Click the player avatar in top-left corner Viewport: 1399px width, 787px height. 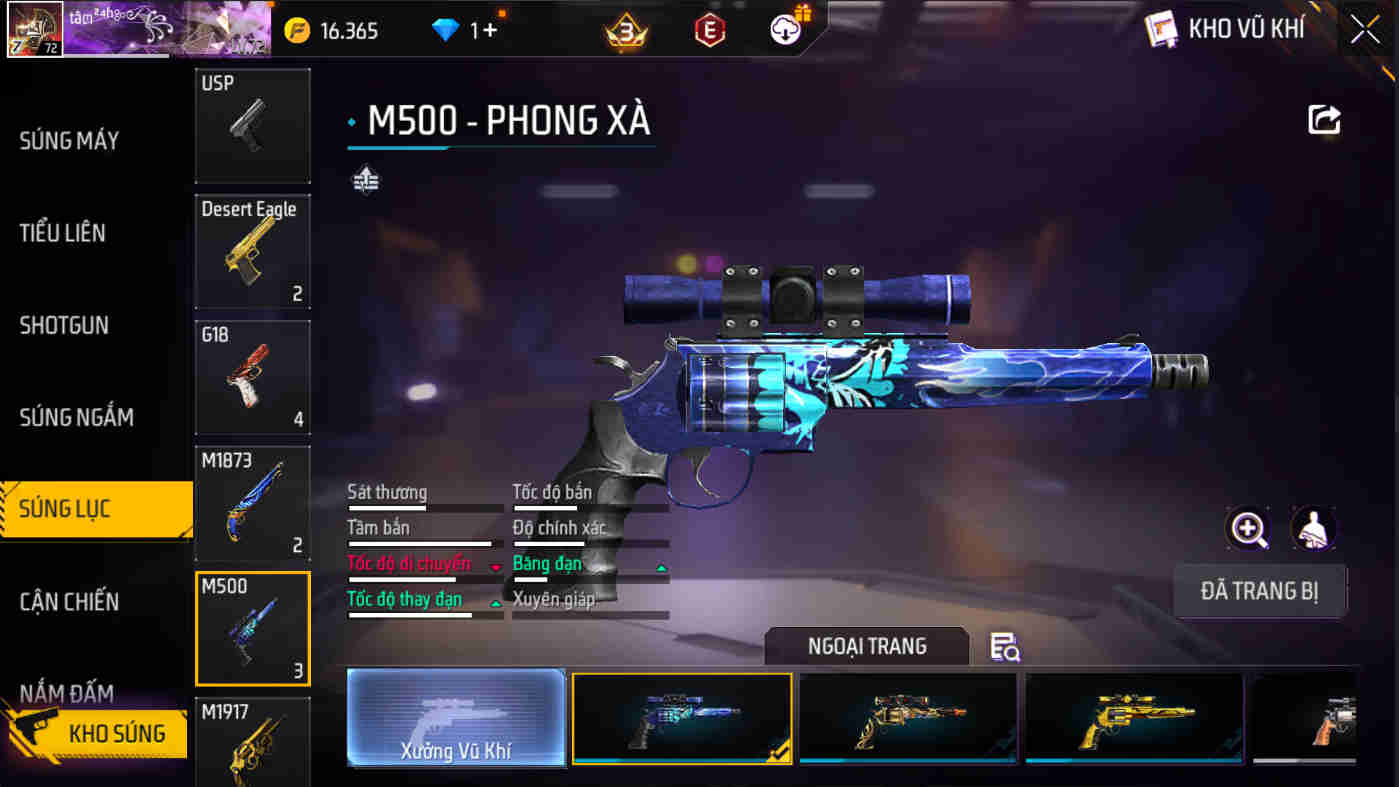tap(35, 30)
